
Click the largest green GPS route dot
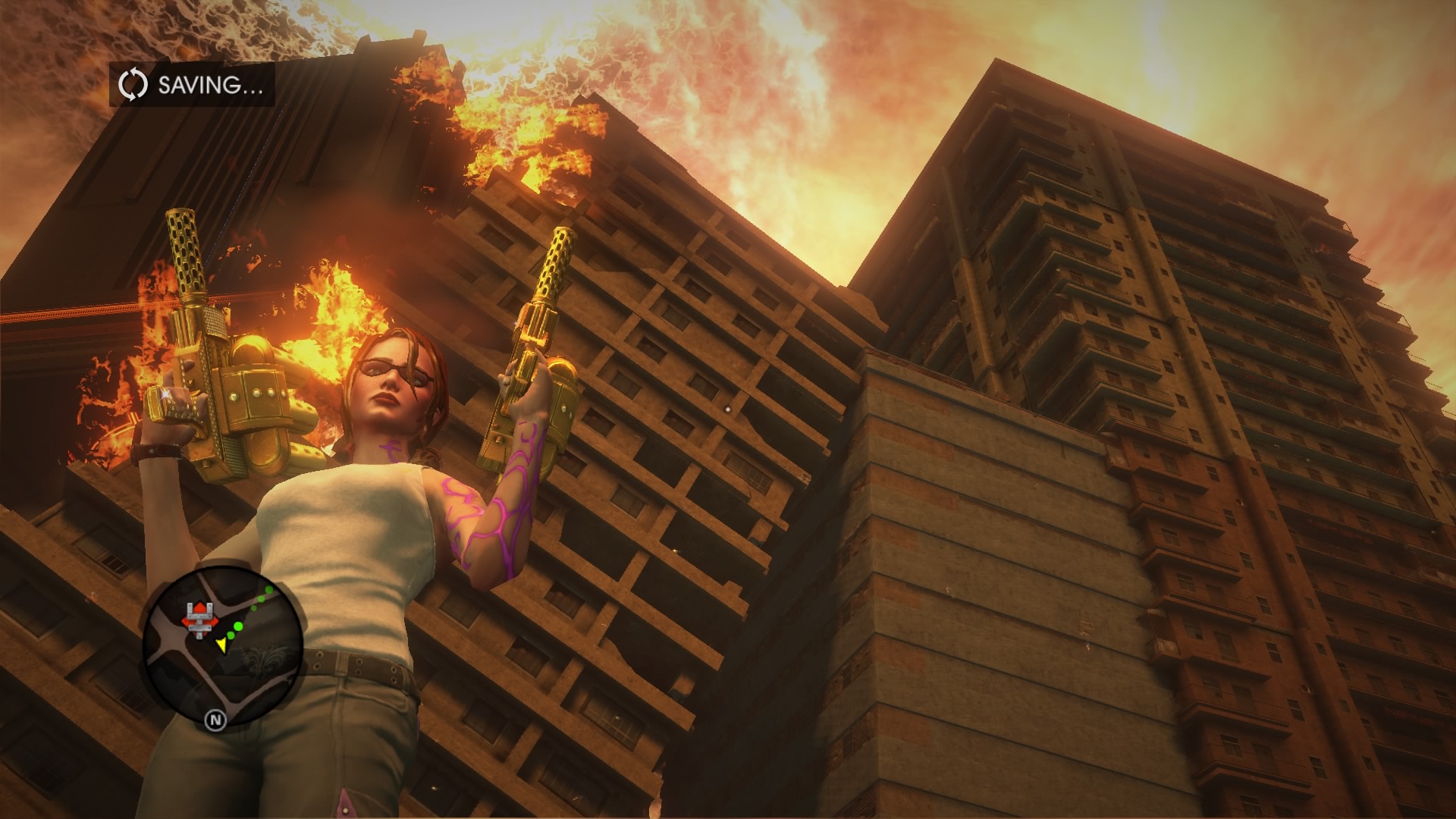(238, 626)
